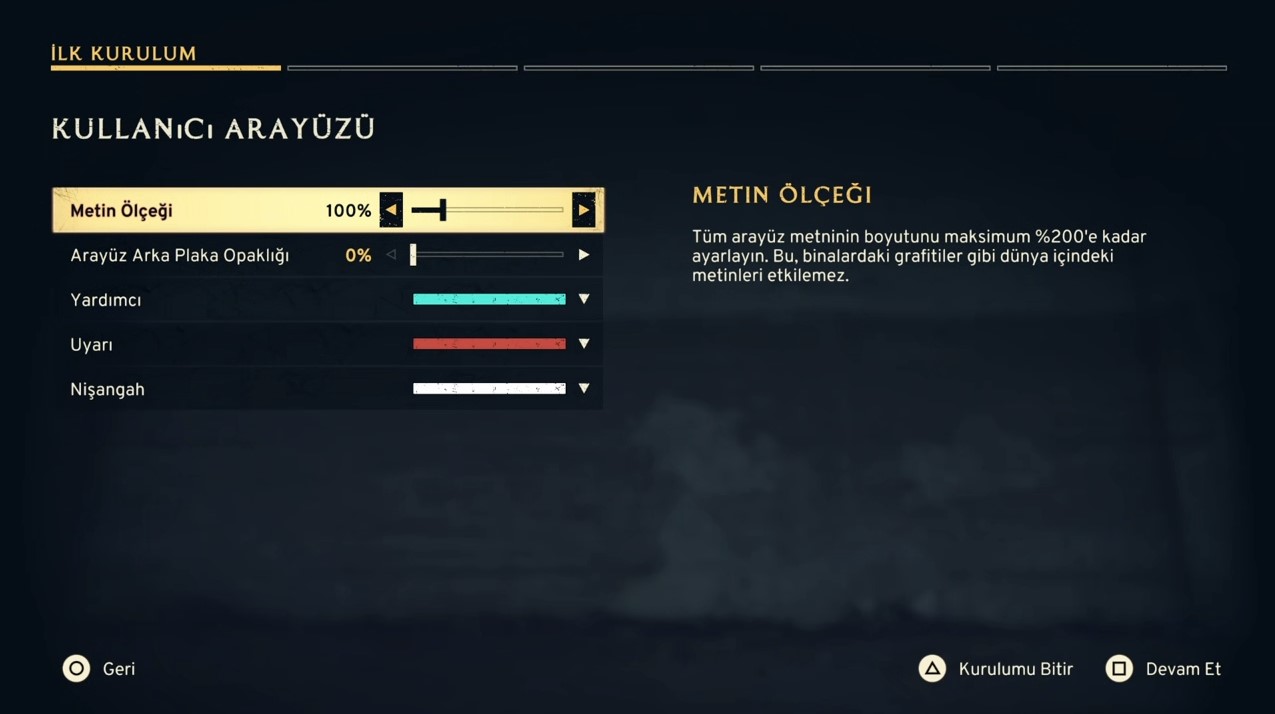Open the Yardımcı color dropdown arrow
This screenshot has height=714, width=1275.
click(x=584, y=299)
